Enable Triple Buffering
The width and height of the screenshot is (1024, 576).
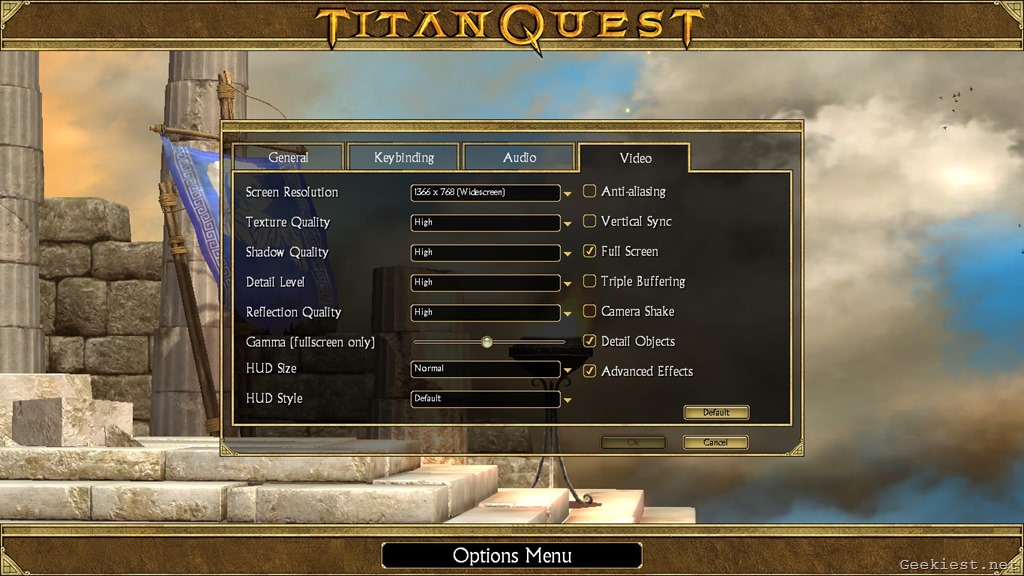[590, 281]
